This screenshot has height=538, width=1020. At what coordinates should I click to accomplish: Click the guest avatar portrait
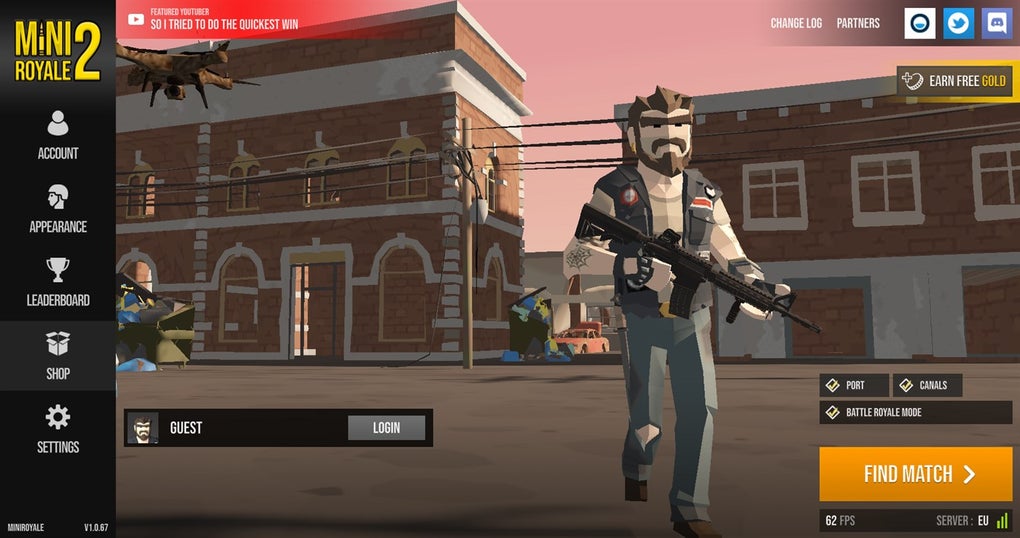142,428
